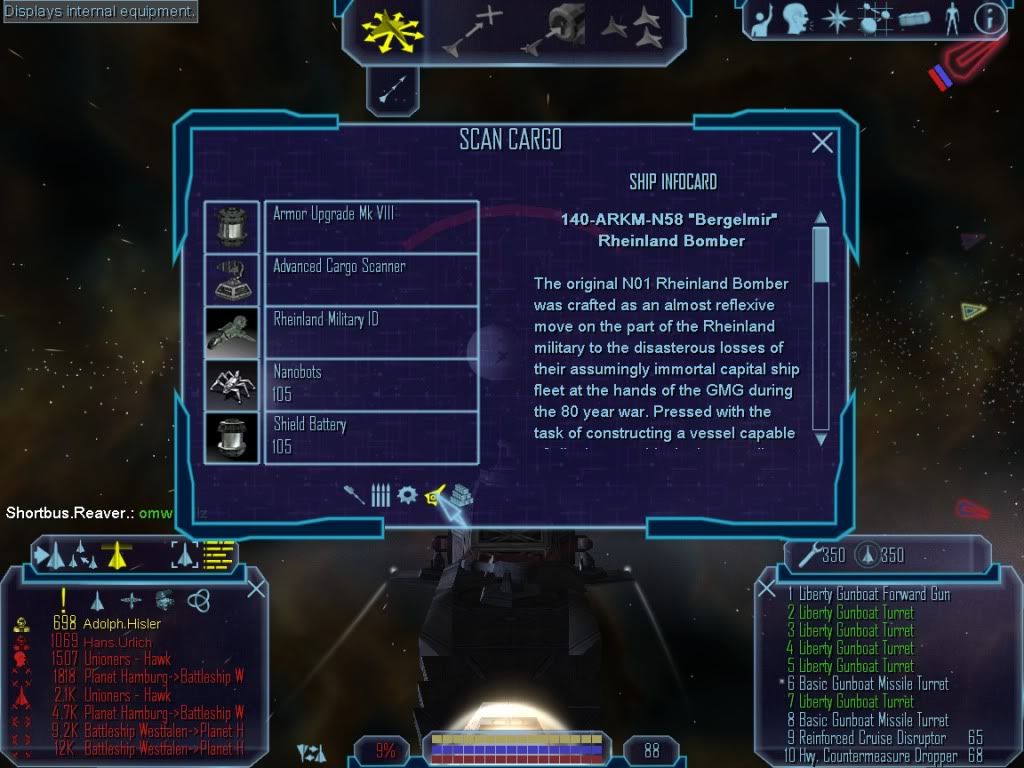This screenshot has width=1024, height=768.
Task: Close the Scan Cargo window
Action: 822,143
